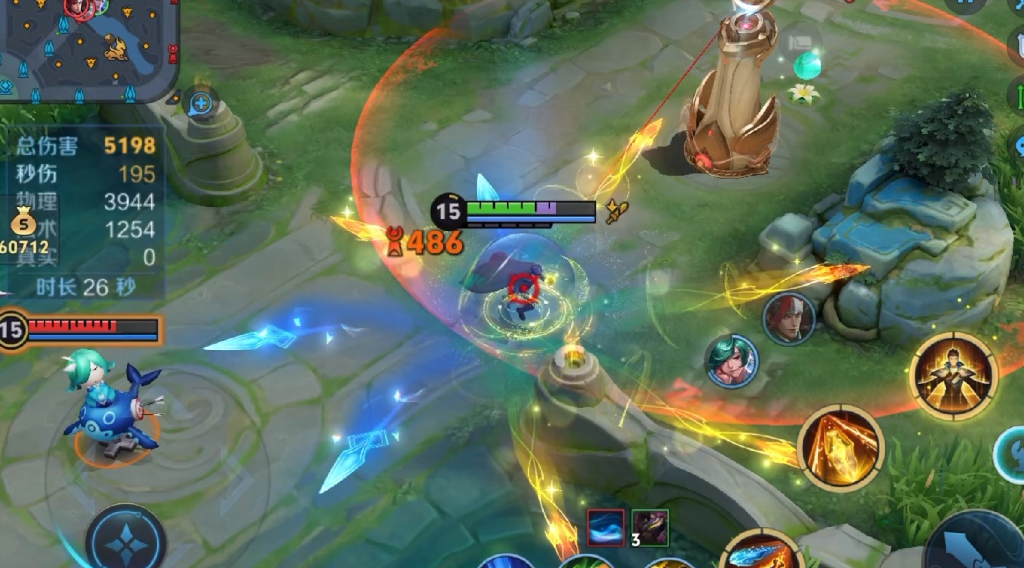Tap the basic attack button

(976, 545)
